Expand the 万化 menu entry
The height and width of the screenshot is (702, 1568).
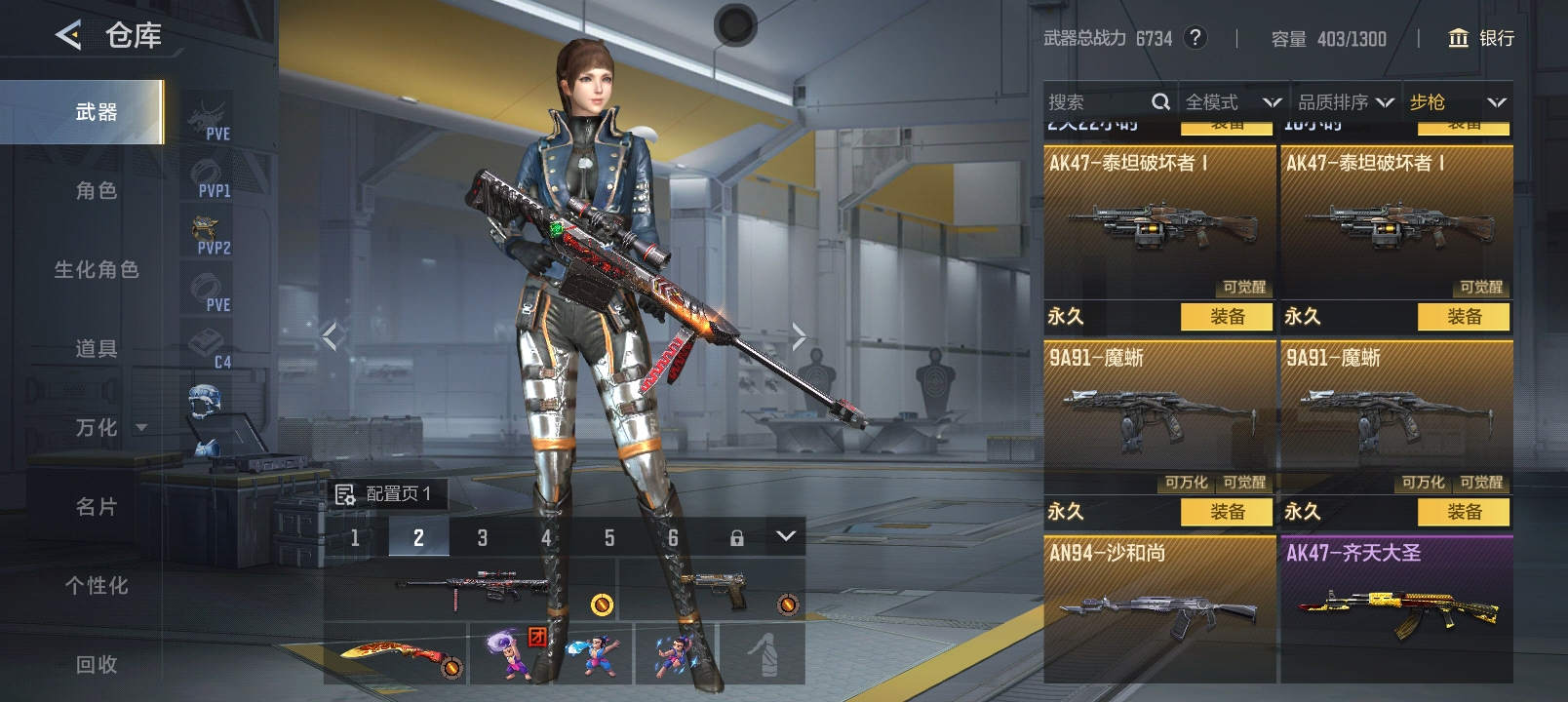click(x=107, y=428)
